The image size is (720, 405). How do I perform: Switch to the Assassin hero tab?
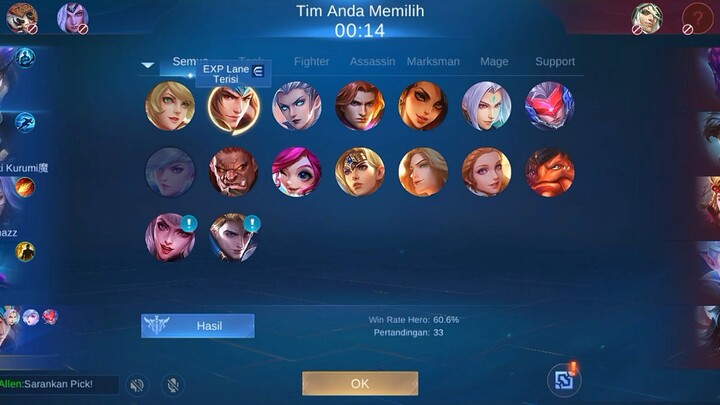[x=372, y=61]
